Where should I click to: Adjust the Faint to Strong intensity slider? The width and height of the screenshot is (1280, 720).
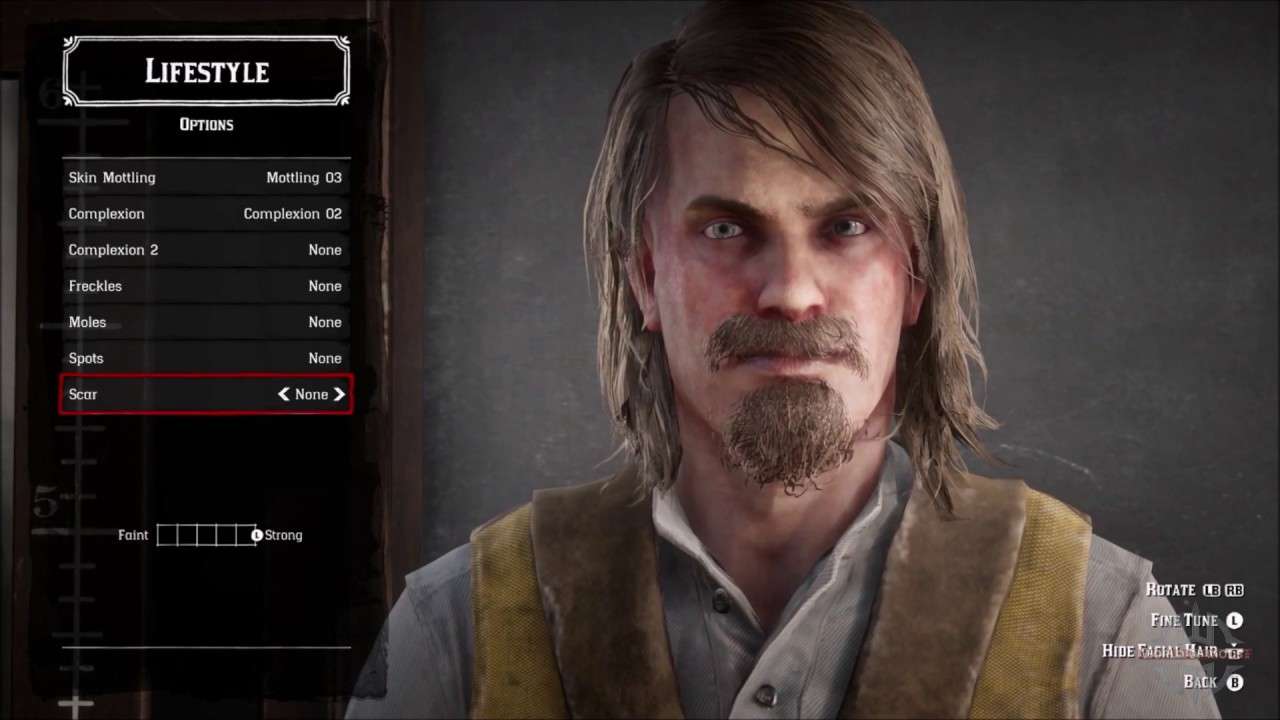(x=207, y=535)
